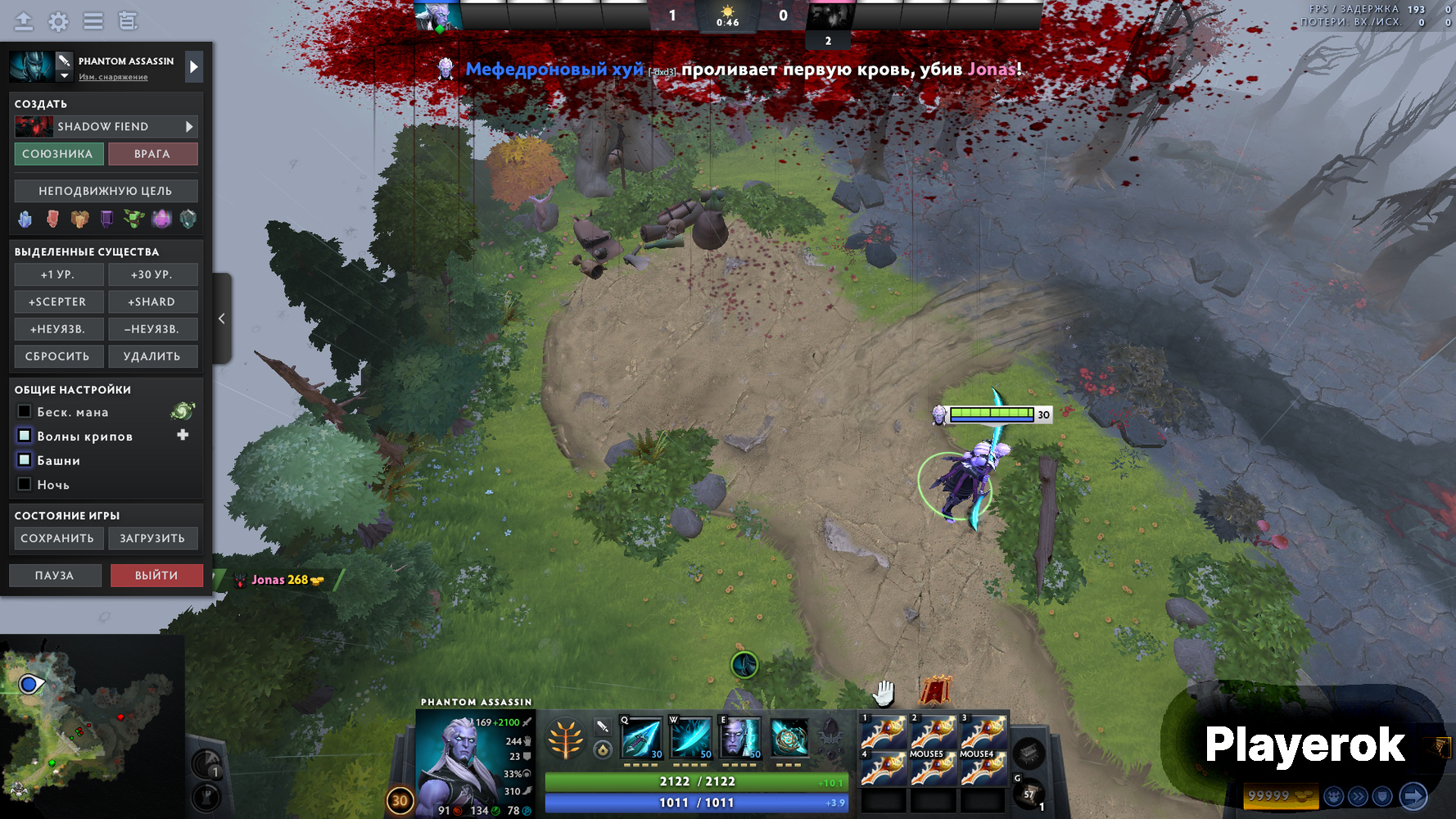Viewport: 1456px width, 819px height.
Task: Create Shadow Fiend as enemy via ВРАГА
Action: pos(152,154)
